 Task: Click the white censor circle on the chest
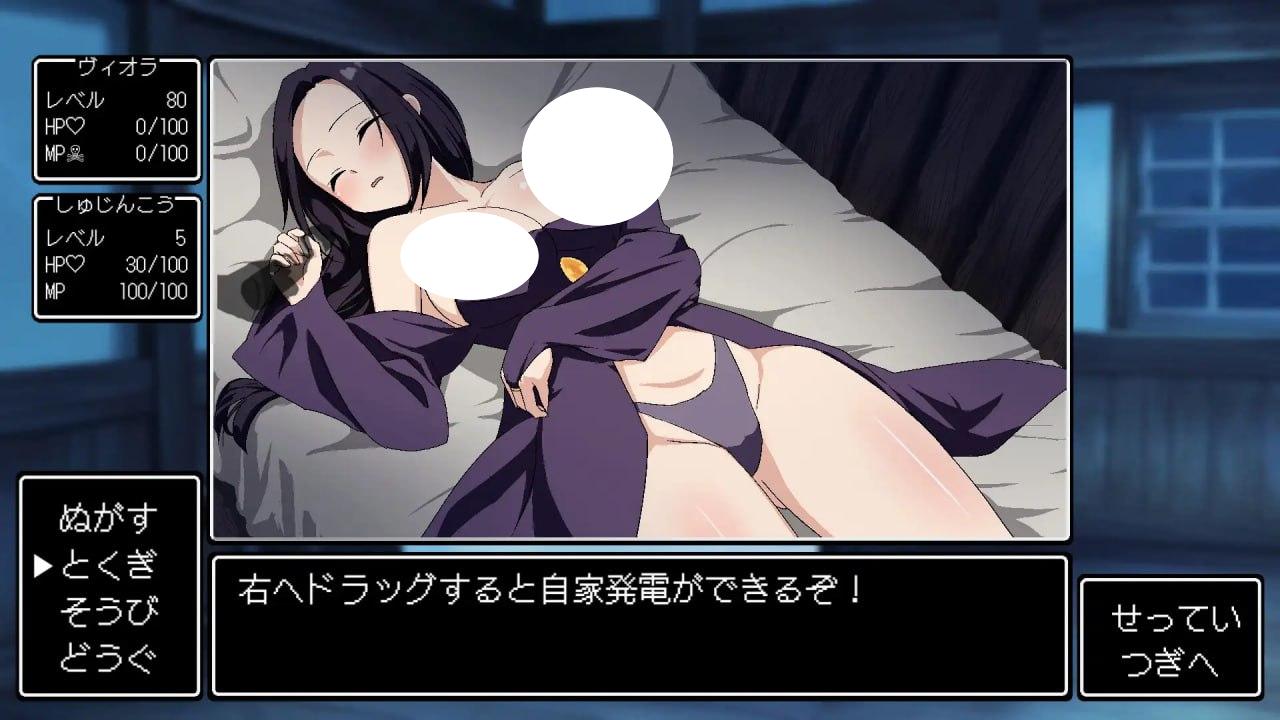tap(469, 255)
